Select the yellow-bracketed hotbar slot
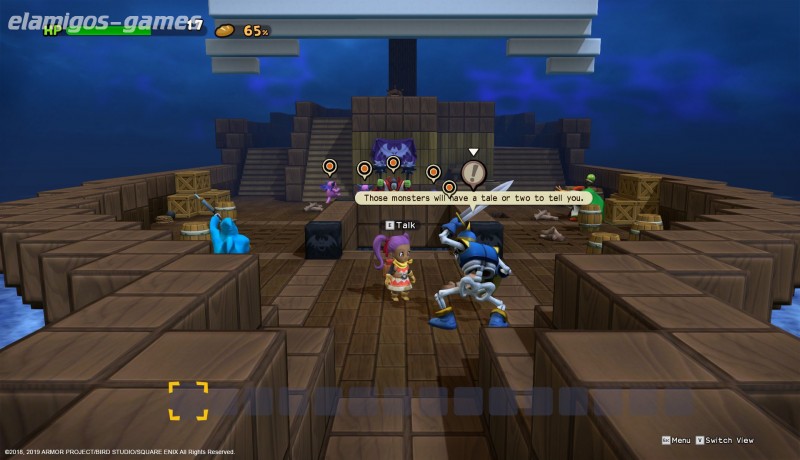This screenshot has width=800, height=460. [187, 400]
